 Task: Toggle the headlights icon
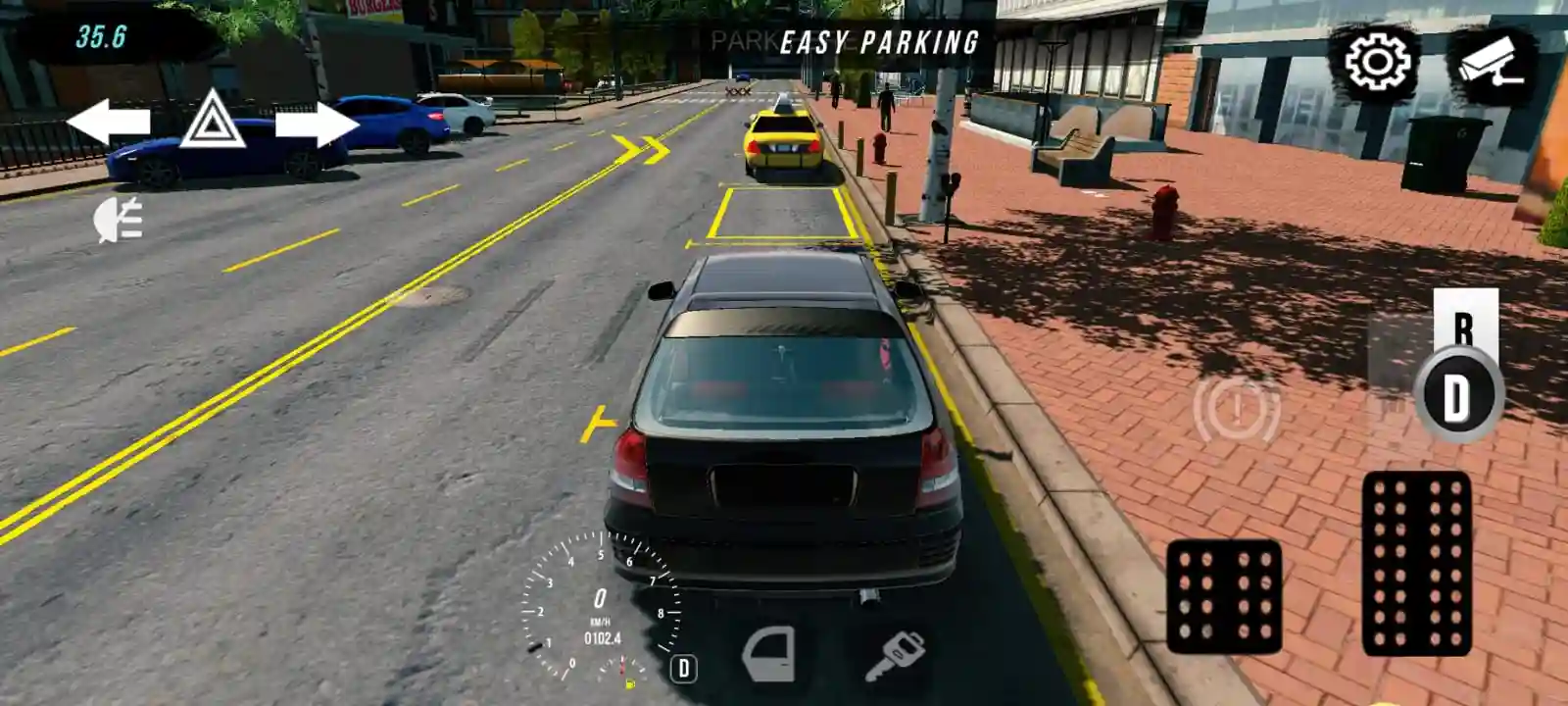pyautogui.click(x=117, y=218)
